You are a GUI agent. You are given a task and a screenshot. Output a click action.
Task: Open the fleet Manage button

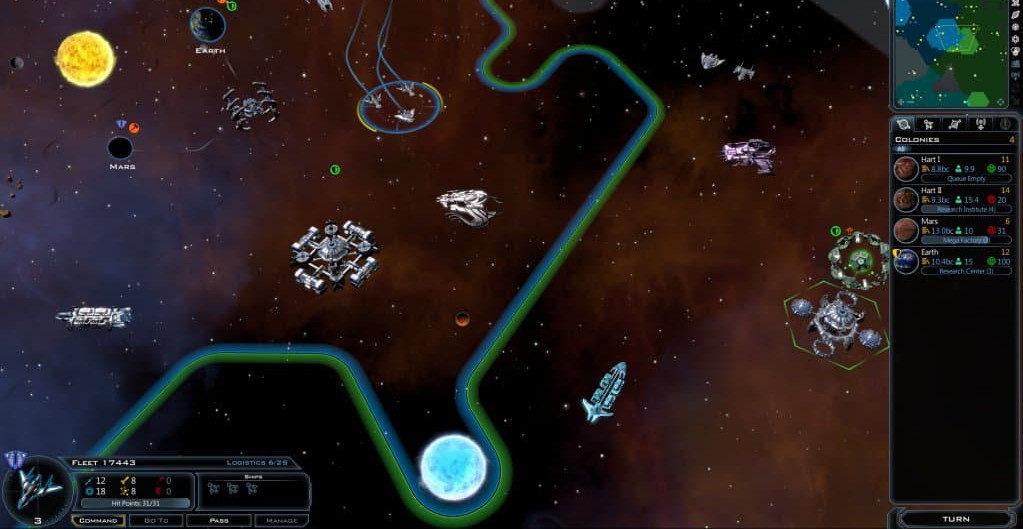tap(281, 520)
